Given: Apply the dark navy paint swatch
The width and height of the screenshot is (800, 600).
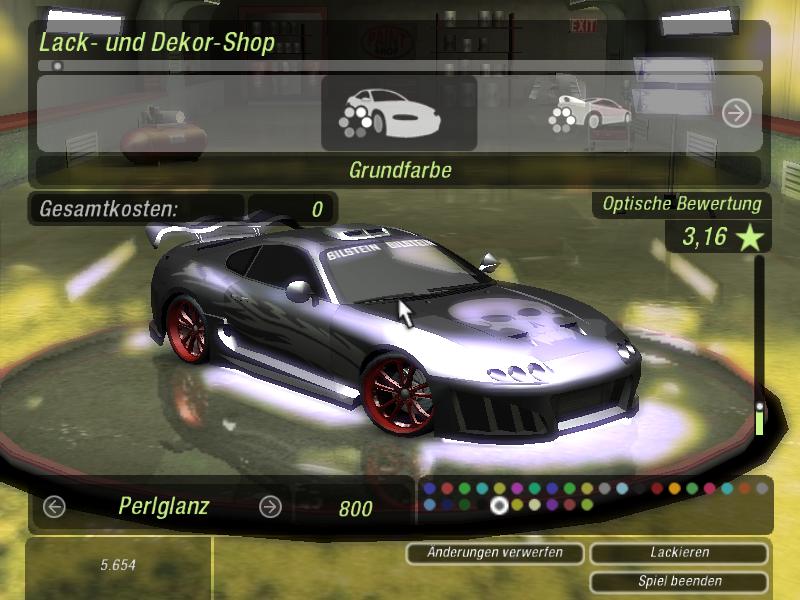Looking at the screenshot, I should coord(447,505).
